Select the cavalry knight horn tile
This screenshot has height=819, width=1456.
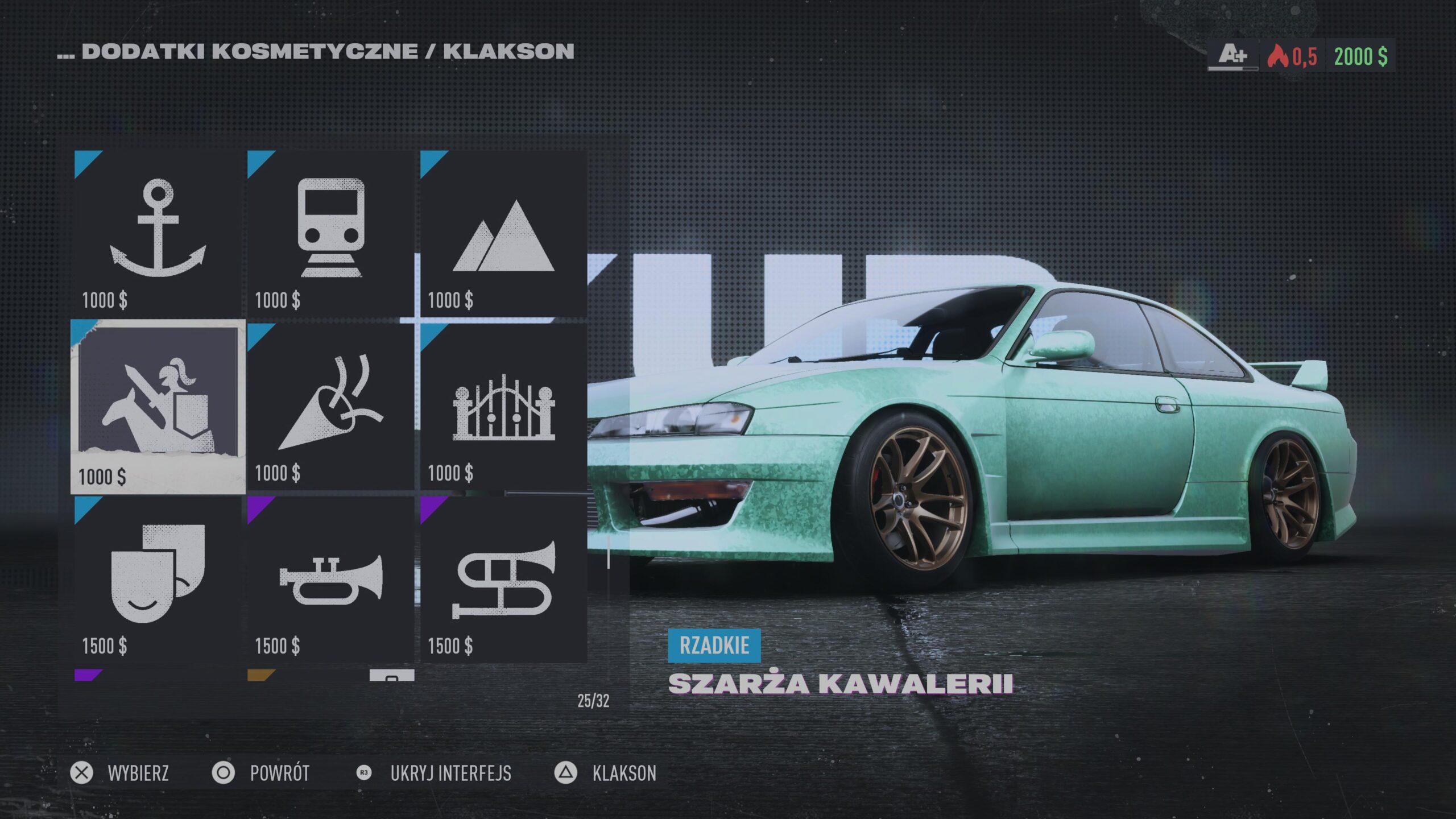[158, 407]
